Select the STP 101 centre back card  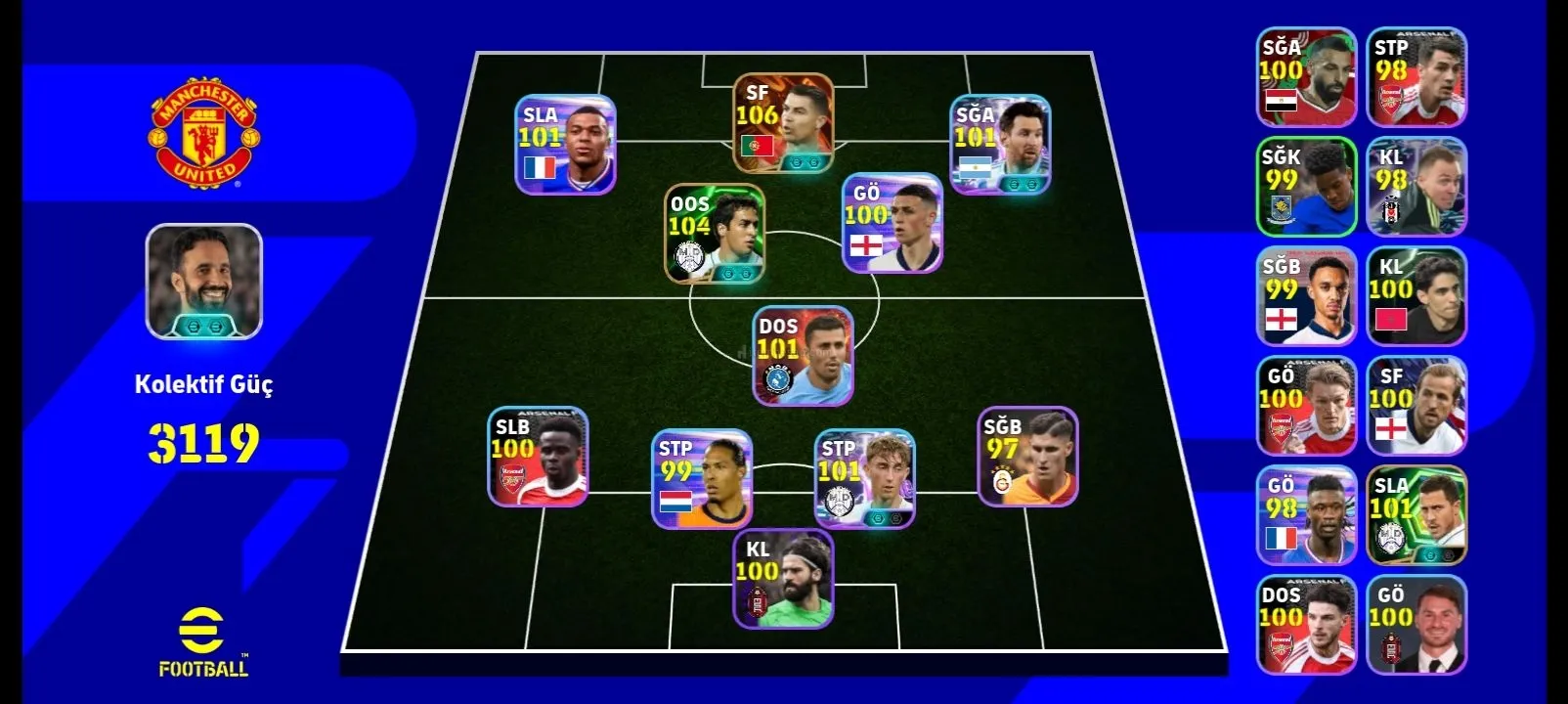point(865,479)
